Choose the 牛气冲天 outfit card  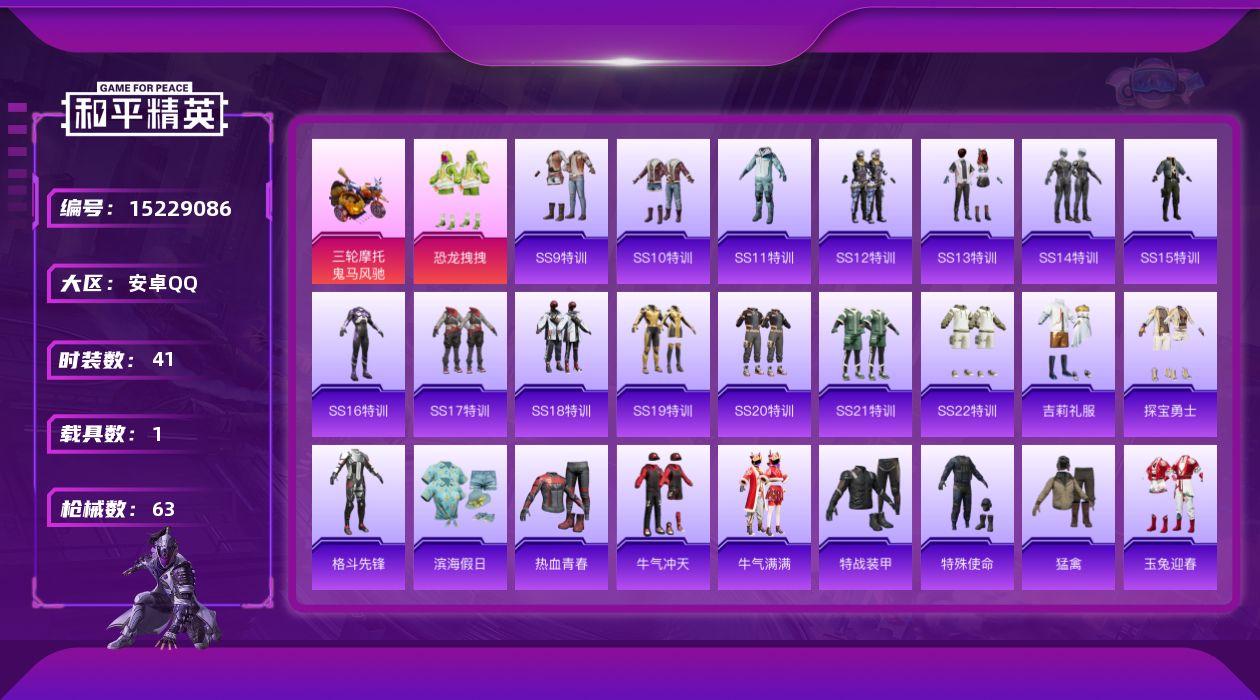663,517
